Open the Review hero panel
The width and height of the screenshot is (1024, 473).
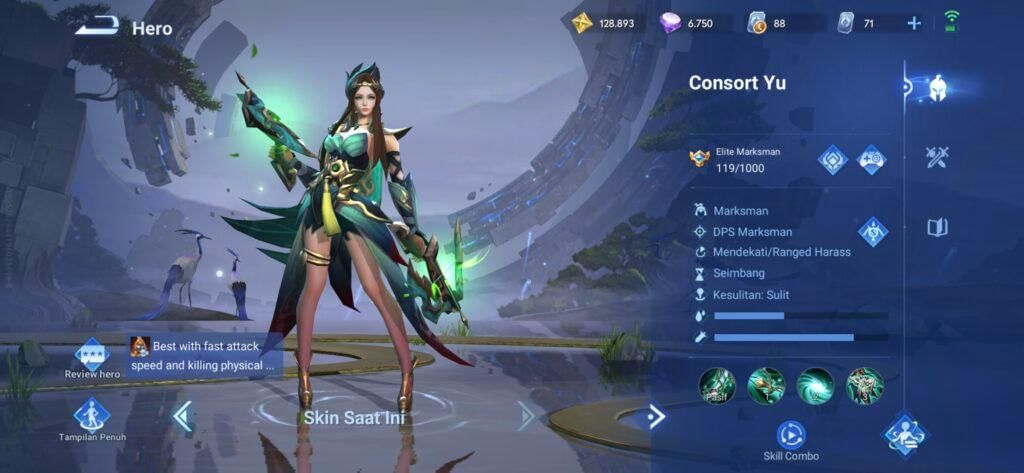[92, 357]
